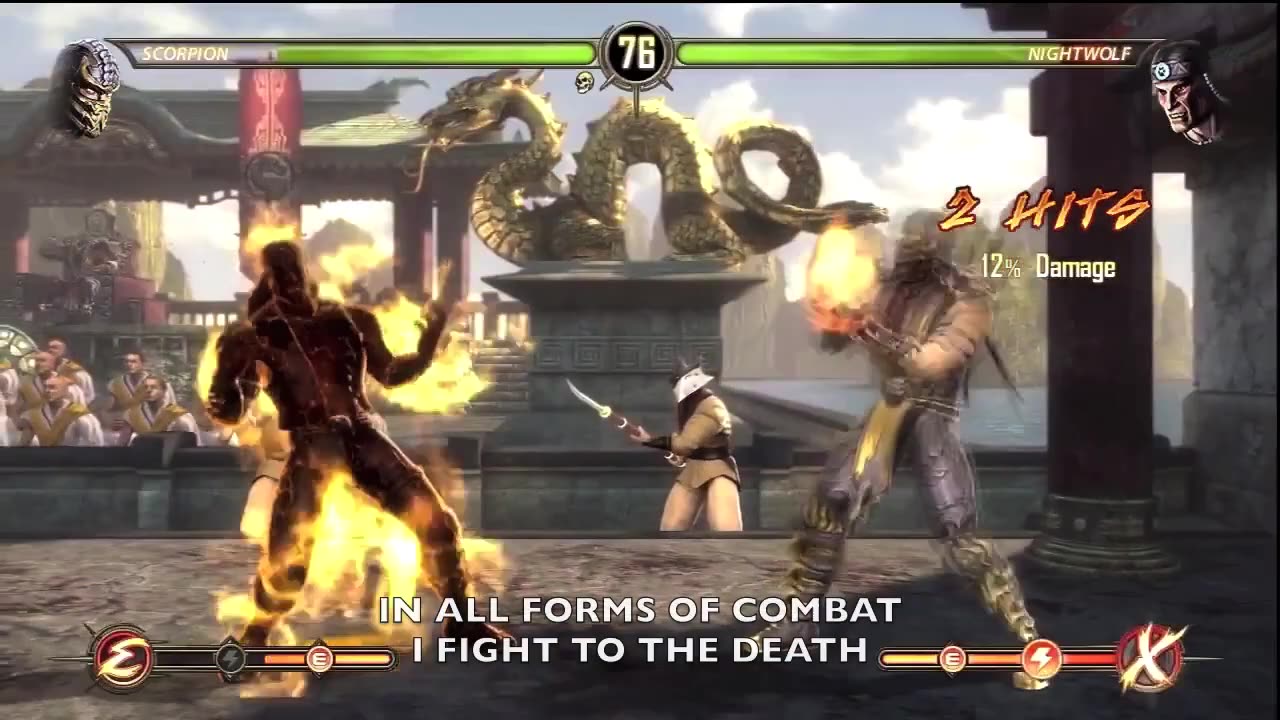The image size is (1280, 720).
Task: Click the subtitle text I FIGHT TO THE DEATH
Action: (640, 647)
